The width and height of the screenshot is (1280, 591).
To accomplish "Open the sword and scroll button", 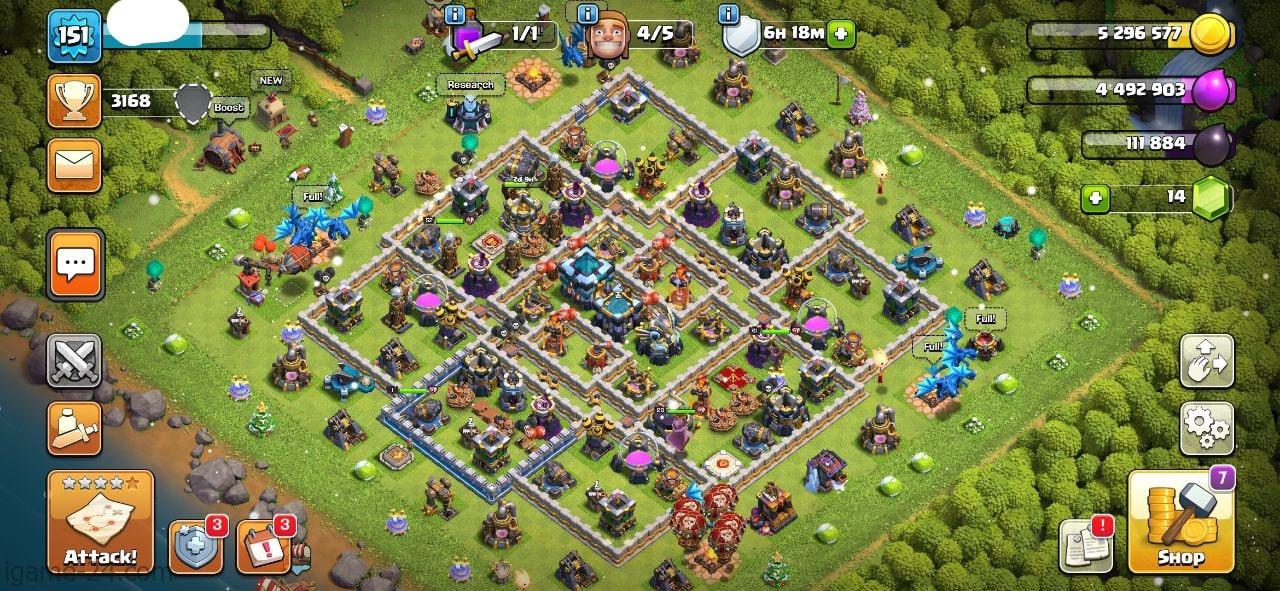I will [74, 428].
